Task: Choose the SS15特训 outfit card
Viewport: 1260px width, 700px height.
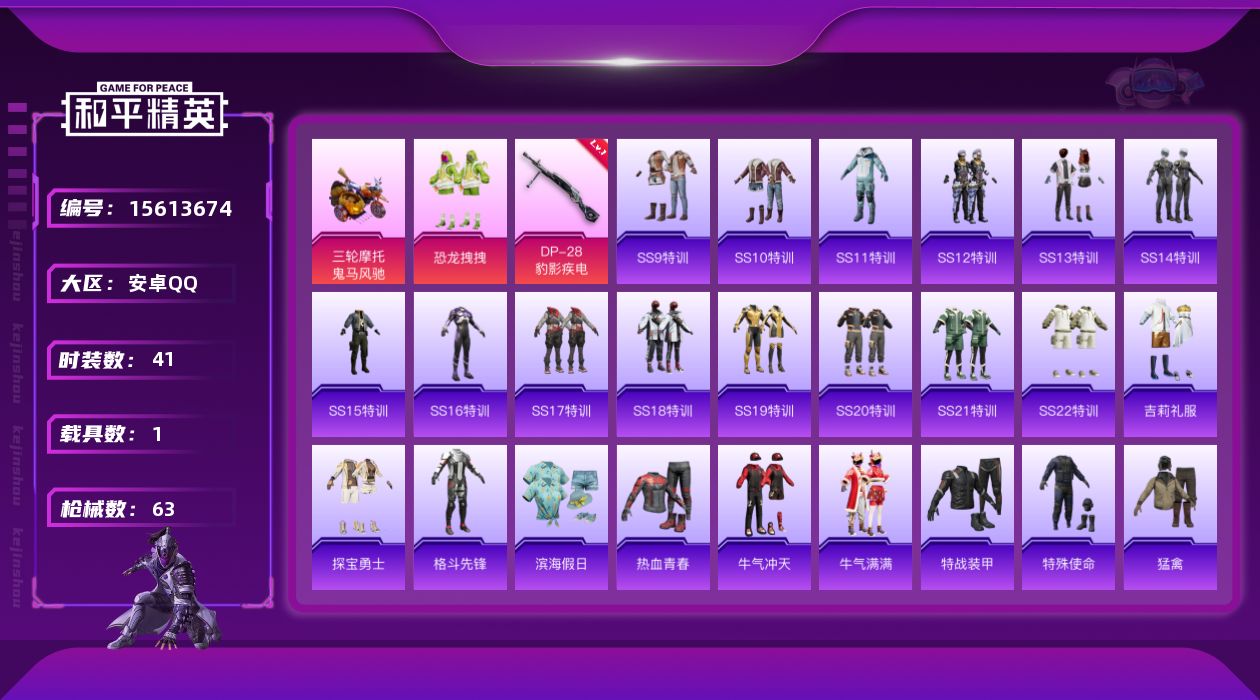Action: pos(358,364)
